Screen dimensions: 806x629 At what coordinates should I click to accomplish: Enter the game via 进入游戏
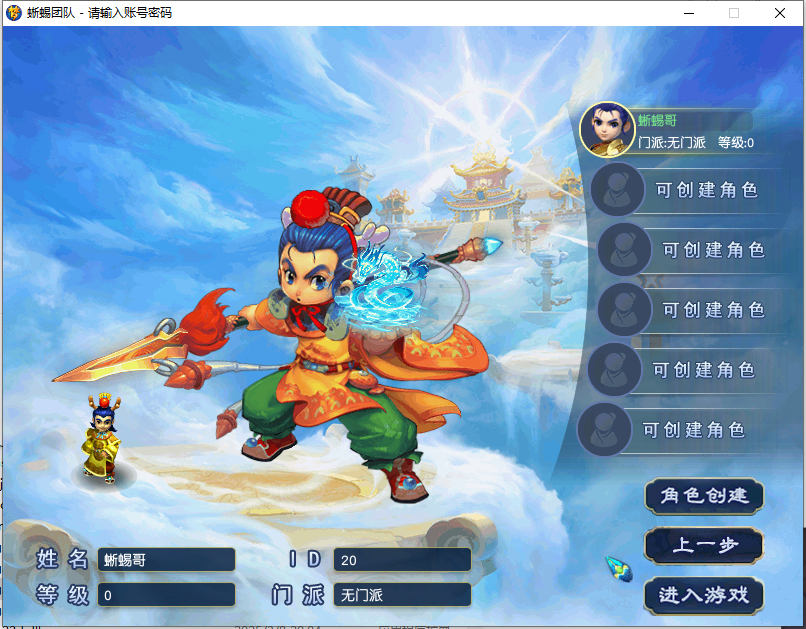pyautogui.click(x=704, y=595)
